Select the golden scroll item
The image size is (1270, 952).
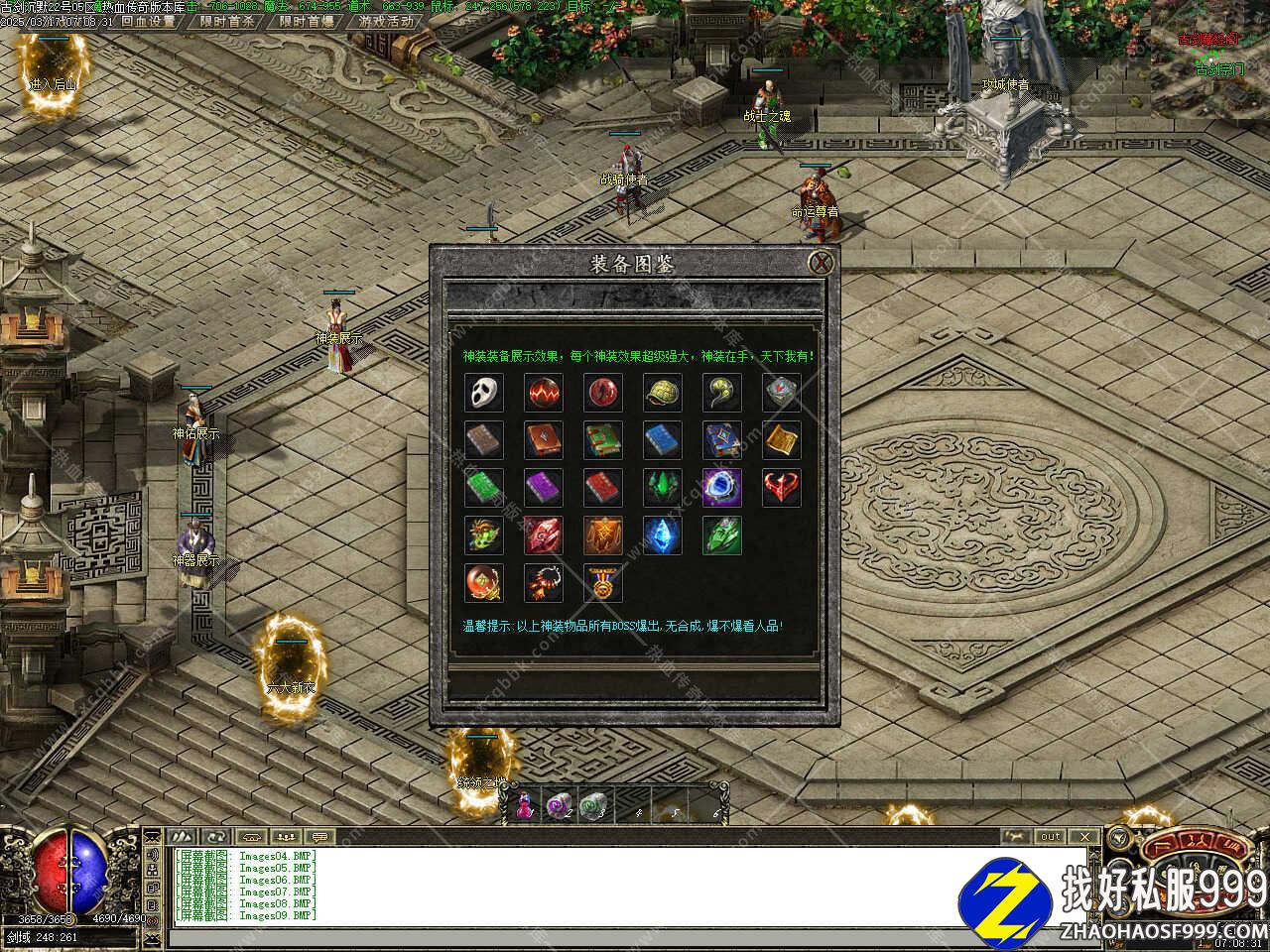781,440
